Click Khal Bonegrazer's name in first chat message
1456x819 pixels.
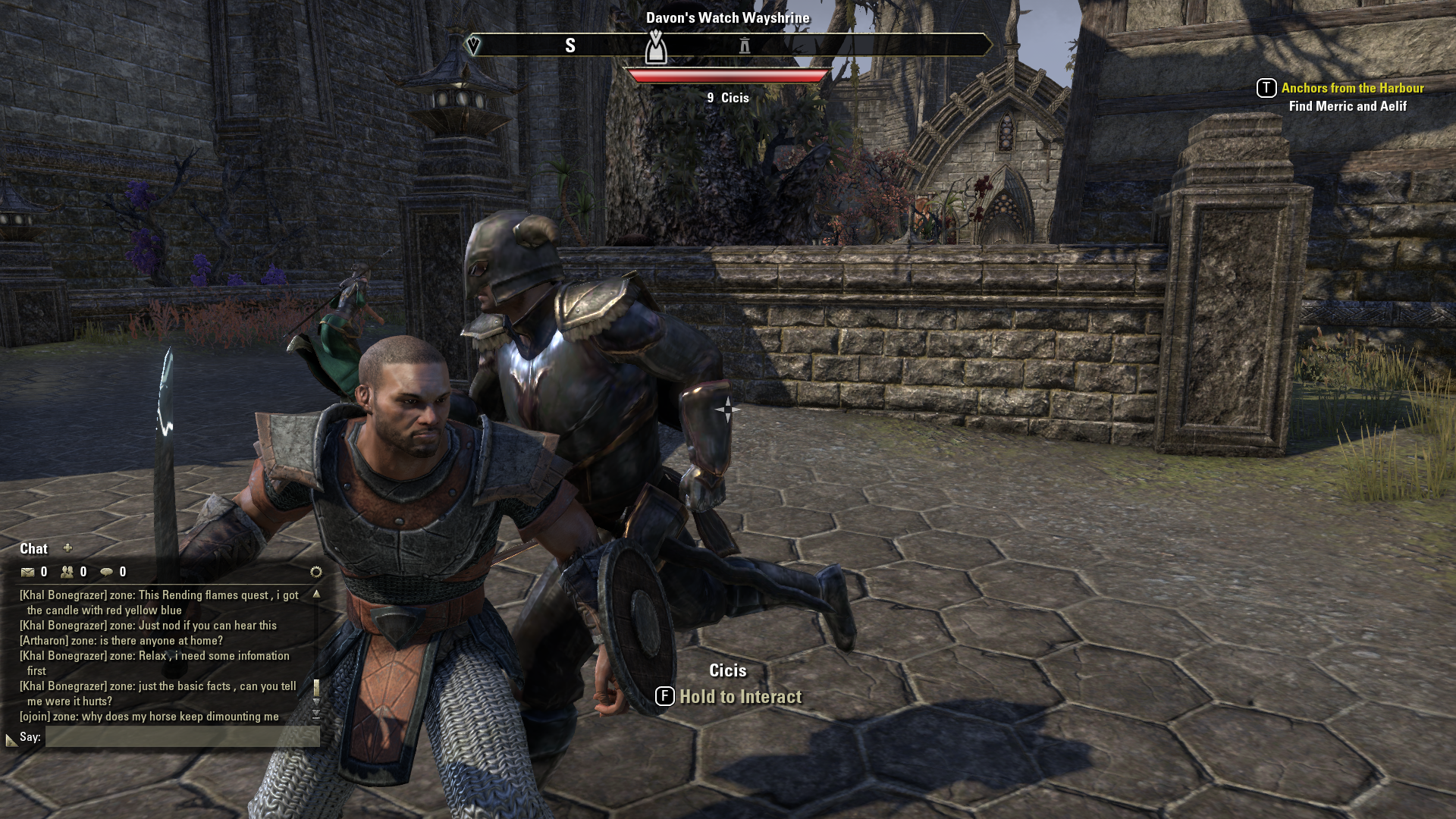pyautogui.click(x=63, y=595)
